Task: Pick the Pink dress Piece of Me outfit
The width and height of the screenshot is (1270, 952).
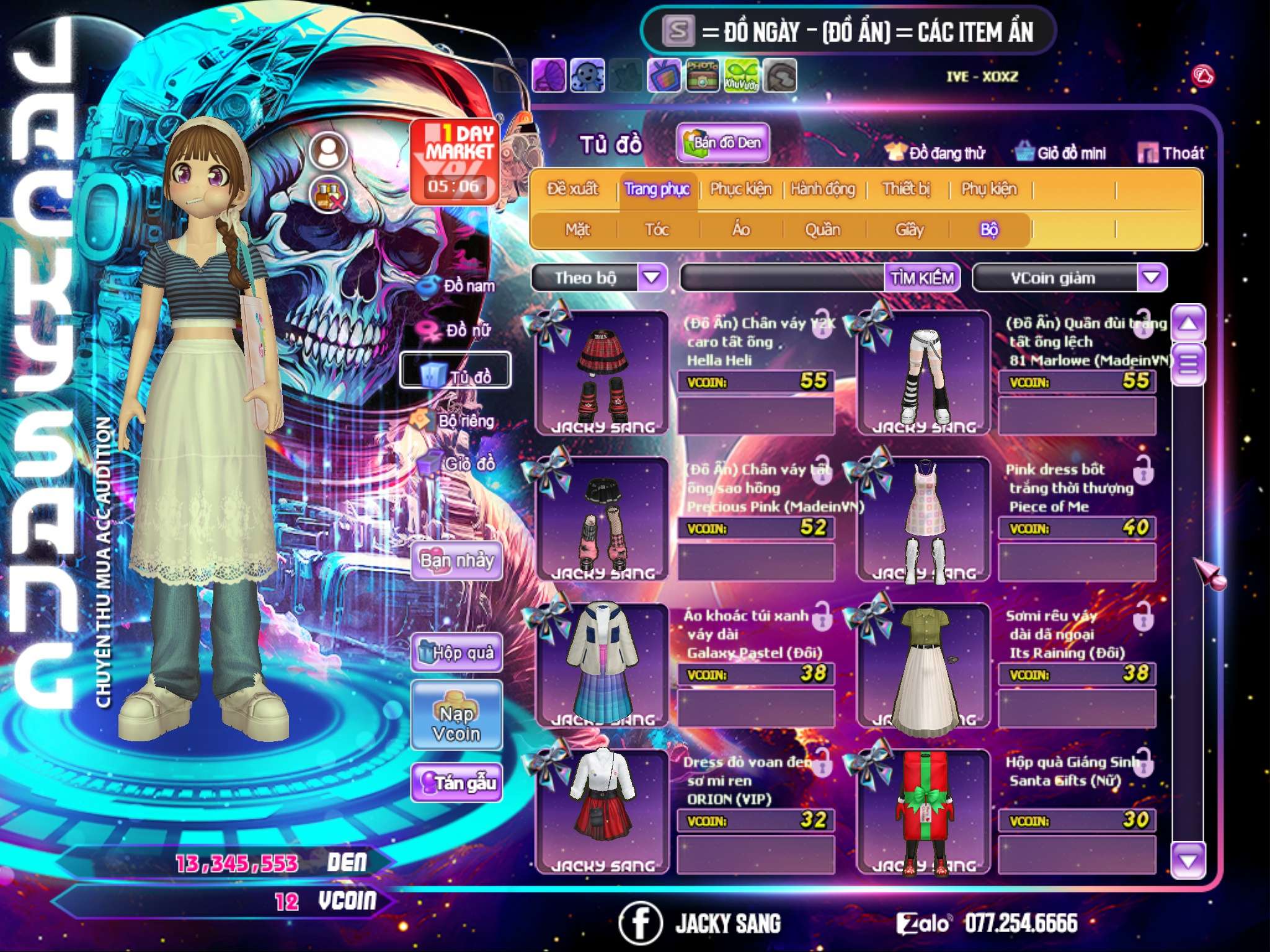Action: 924,518
